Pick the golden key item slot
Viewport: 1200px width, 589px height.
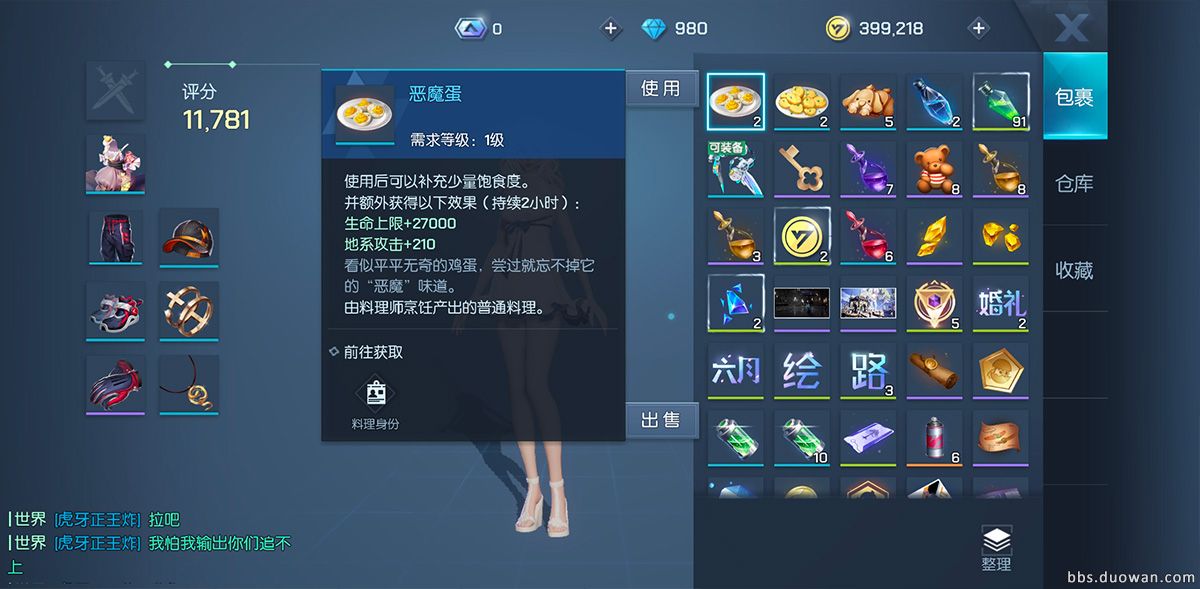click(x=802, y=168)
